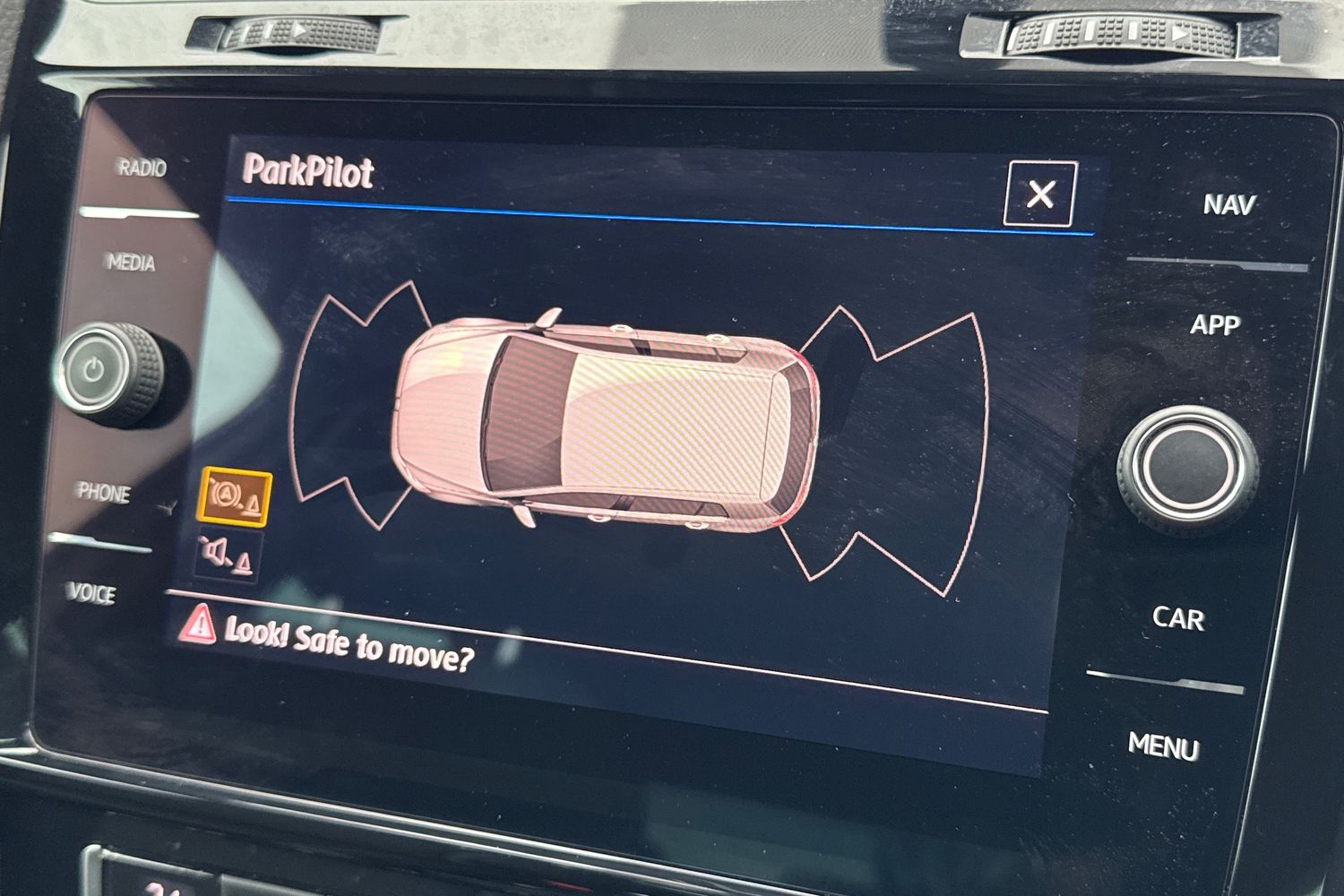Close the ParkPilot screen
The height and width of the screenshot is (896, 1344).
pos(1039,194)
